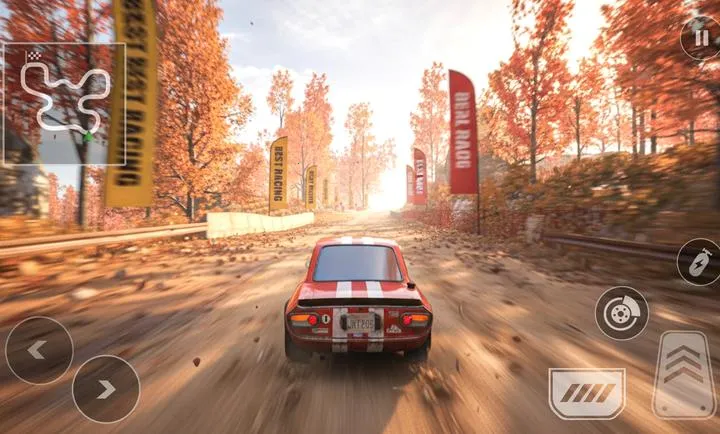
Task: Steer right with the right arrow
Action: 106,389
